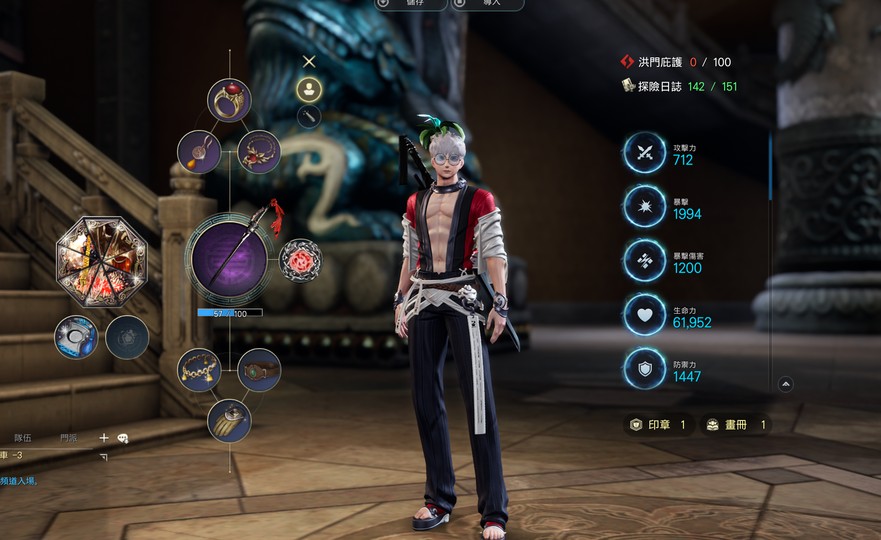The width and height of the screenshot is (881, 540).
Task: Open the 印章 seal button
Action: tap(657, 425)
